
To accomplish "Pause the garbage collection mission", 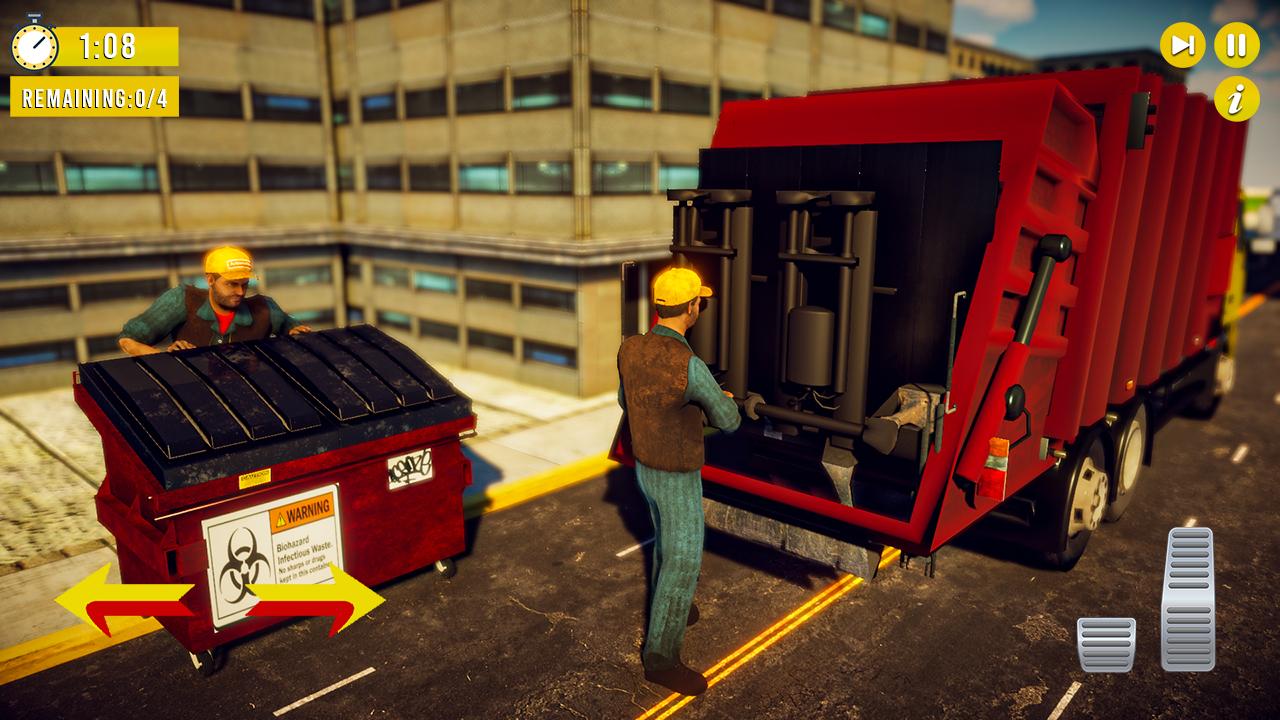I will coord(1235,43).
